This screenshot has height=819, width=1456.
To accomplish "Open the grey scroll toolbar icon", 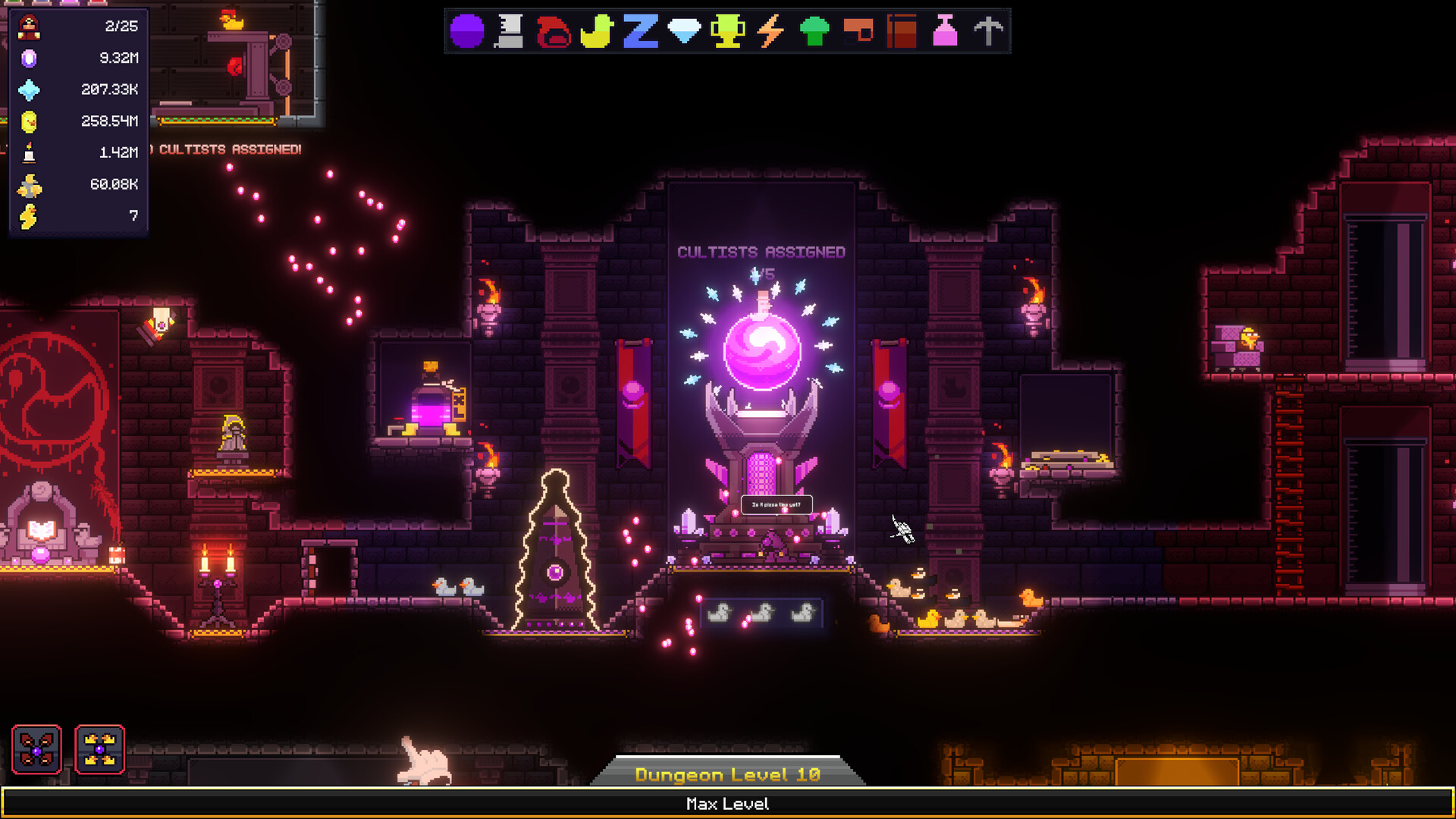I will click(510, 32).
